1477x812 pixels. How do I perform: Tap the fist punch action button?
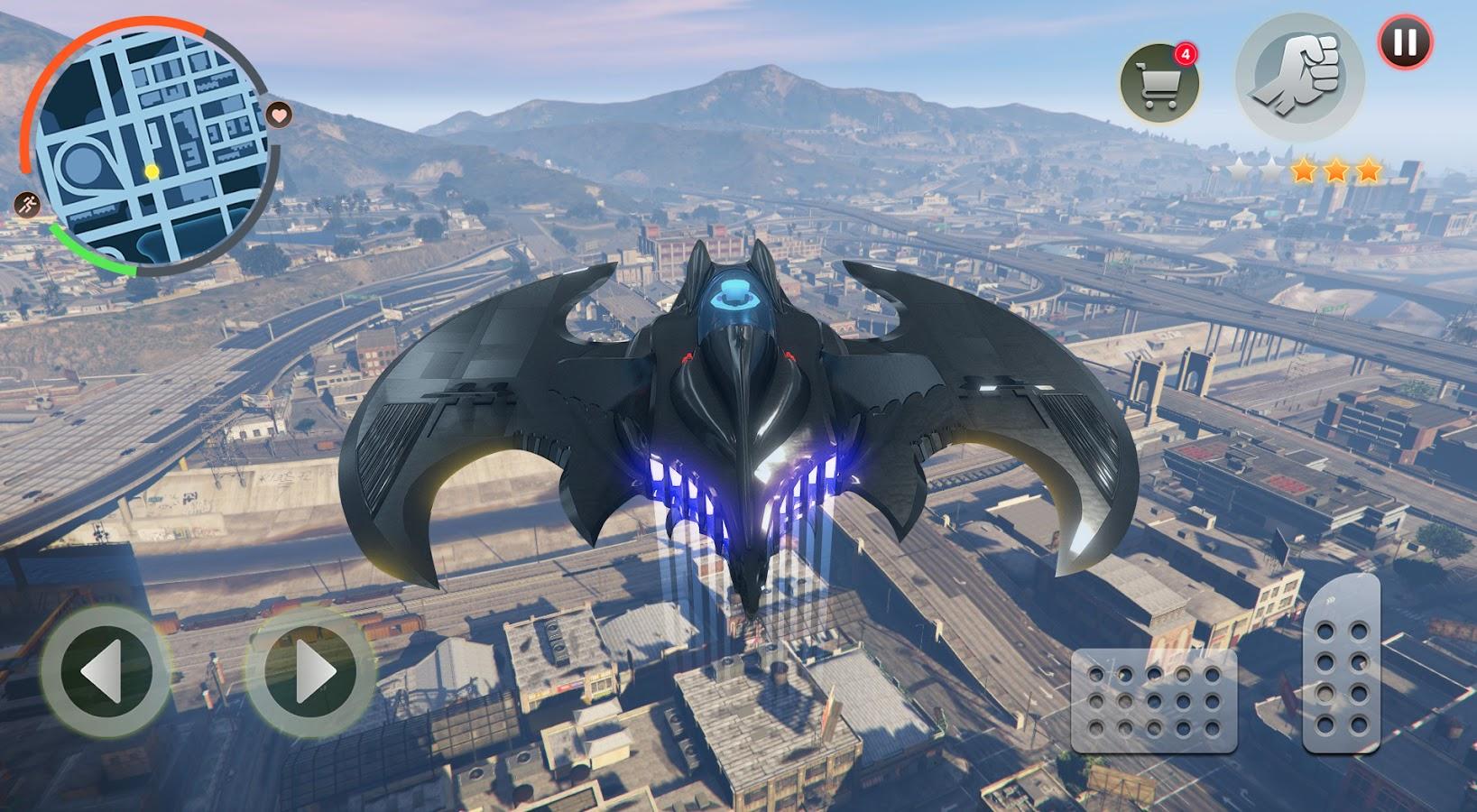tap(1299, 78)
